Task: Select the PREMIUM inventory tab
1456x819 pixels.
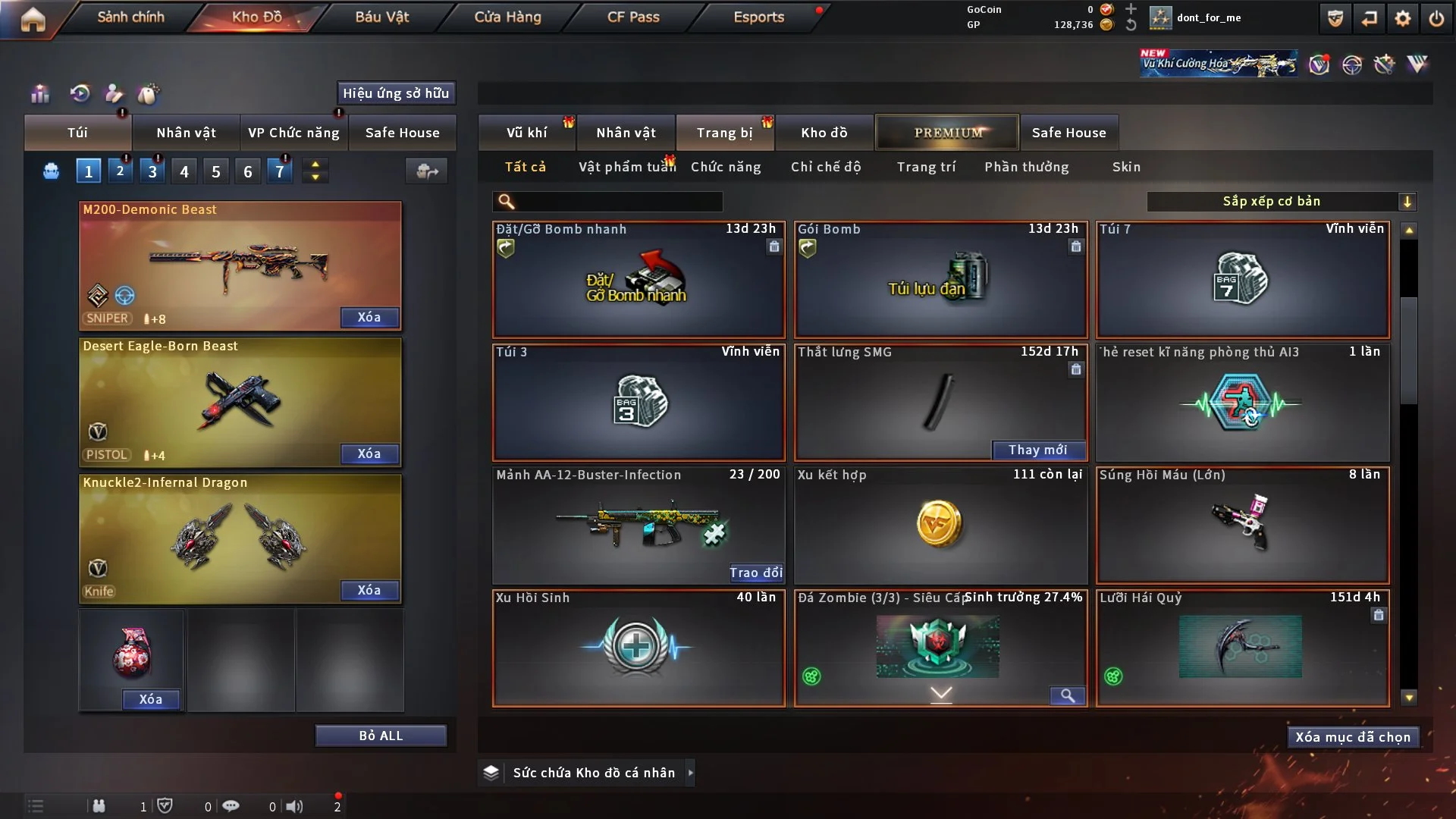Action: [x=947, y=133]
